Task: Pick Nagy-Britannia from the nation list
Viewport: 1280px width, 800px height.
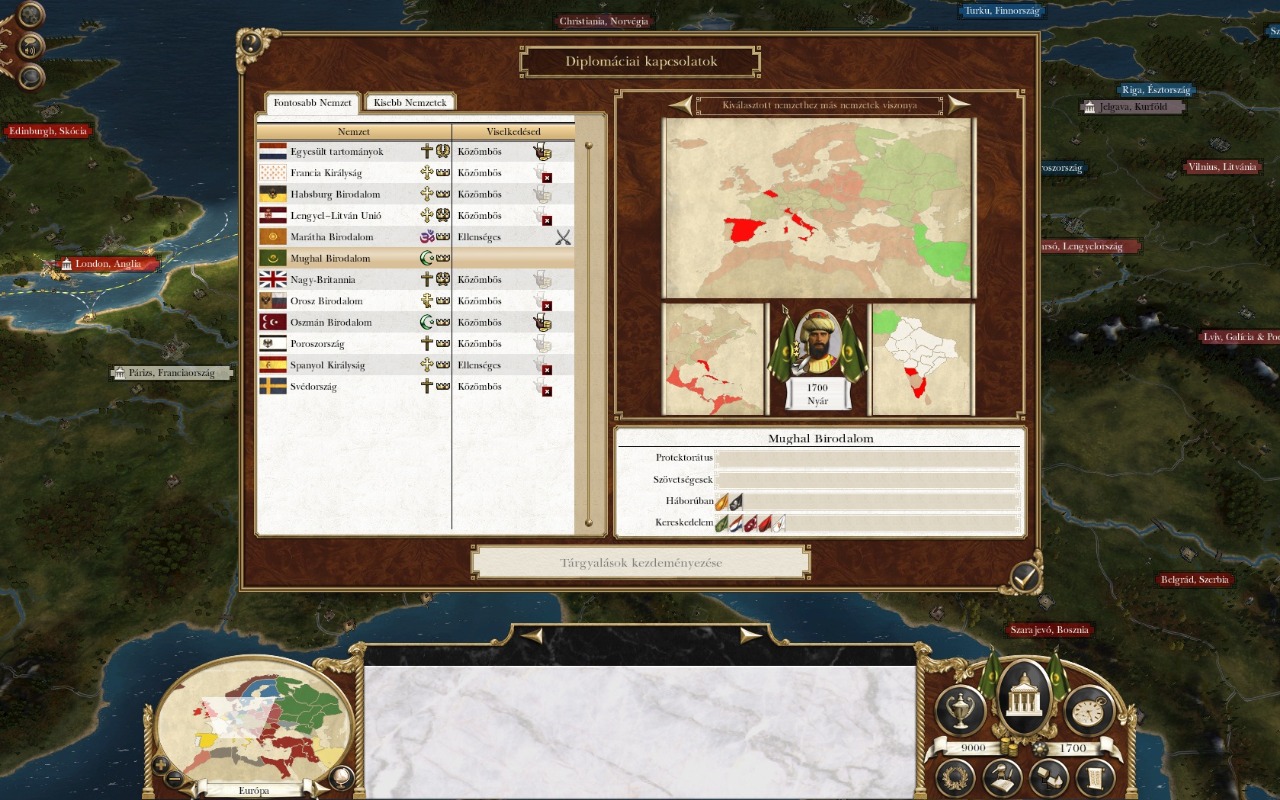Action: point(323,280)
